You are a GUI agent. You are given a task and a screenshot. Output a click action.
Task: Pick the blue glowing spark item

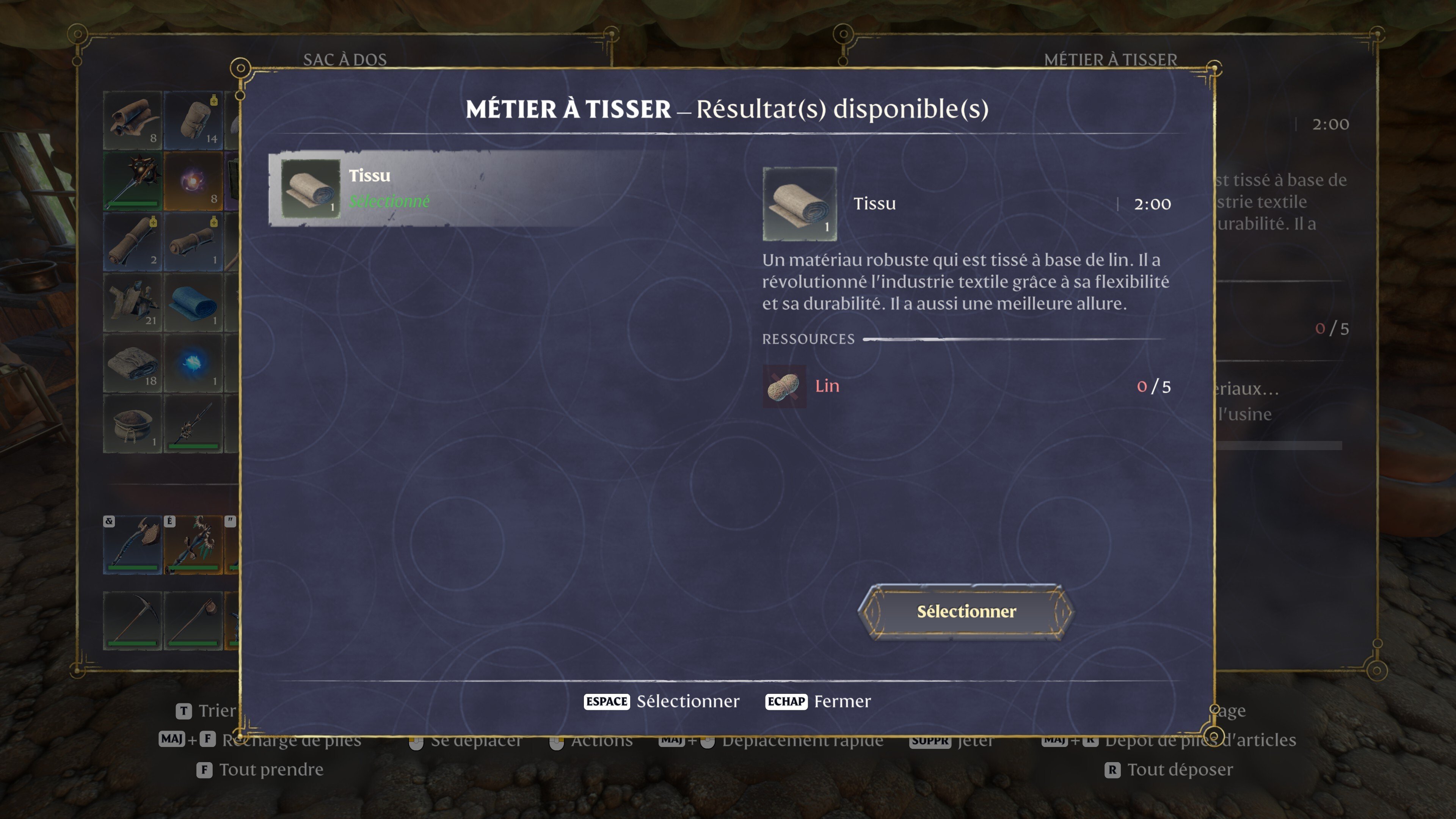(193, 364)
